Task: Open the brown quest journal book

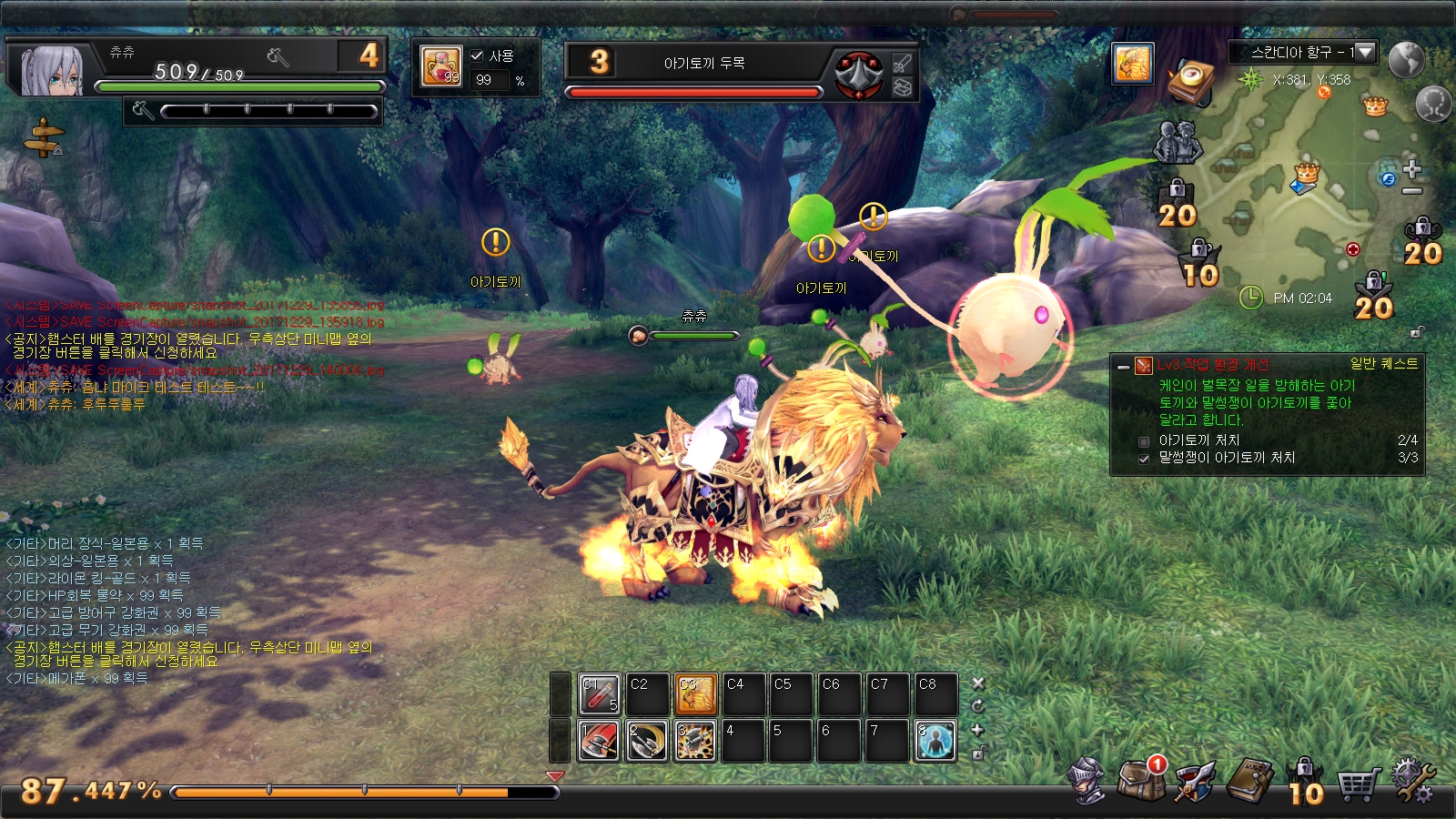Action: 1250,781
